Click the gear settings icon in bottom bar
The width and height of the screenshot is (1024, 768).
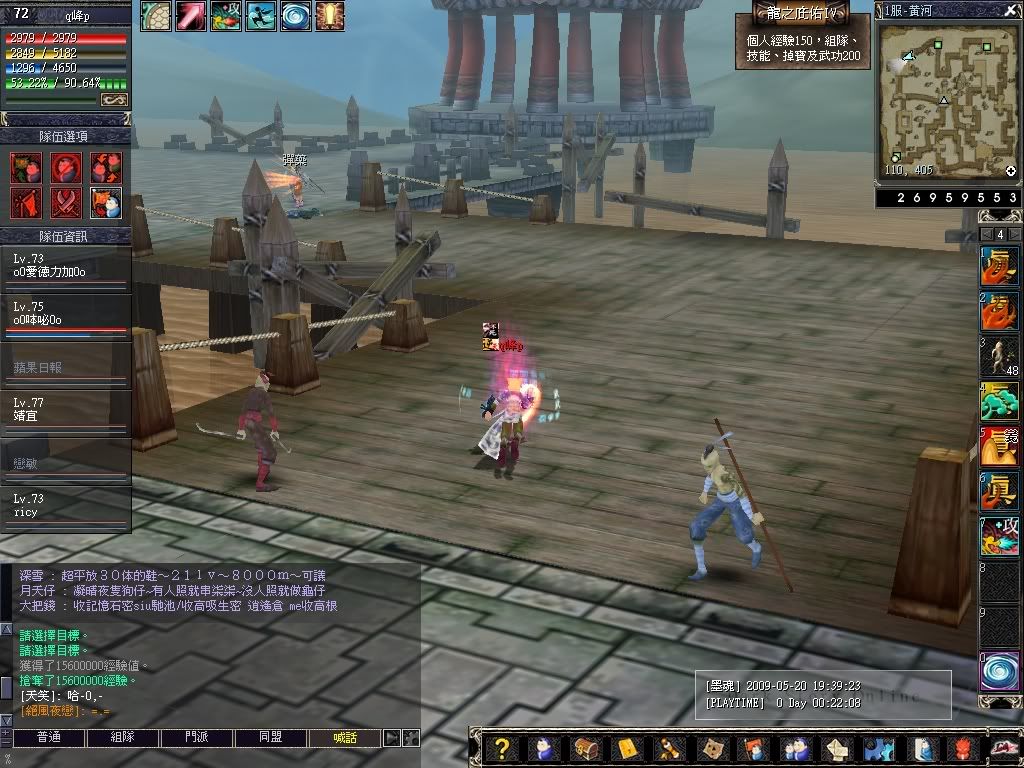pyautogui.click(x=879, y=748)
